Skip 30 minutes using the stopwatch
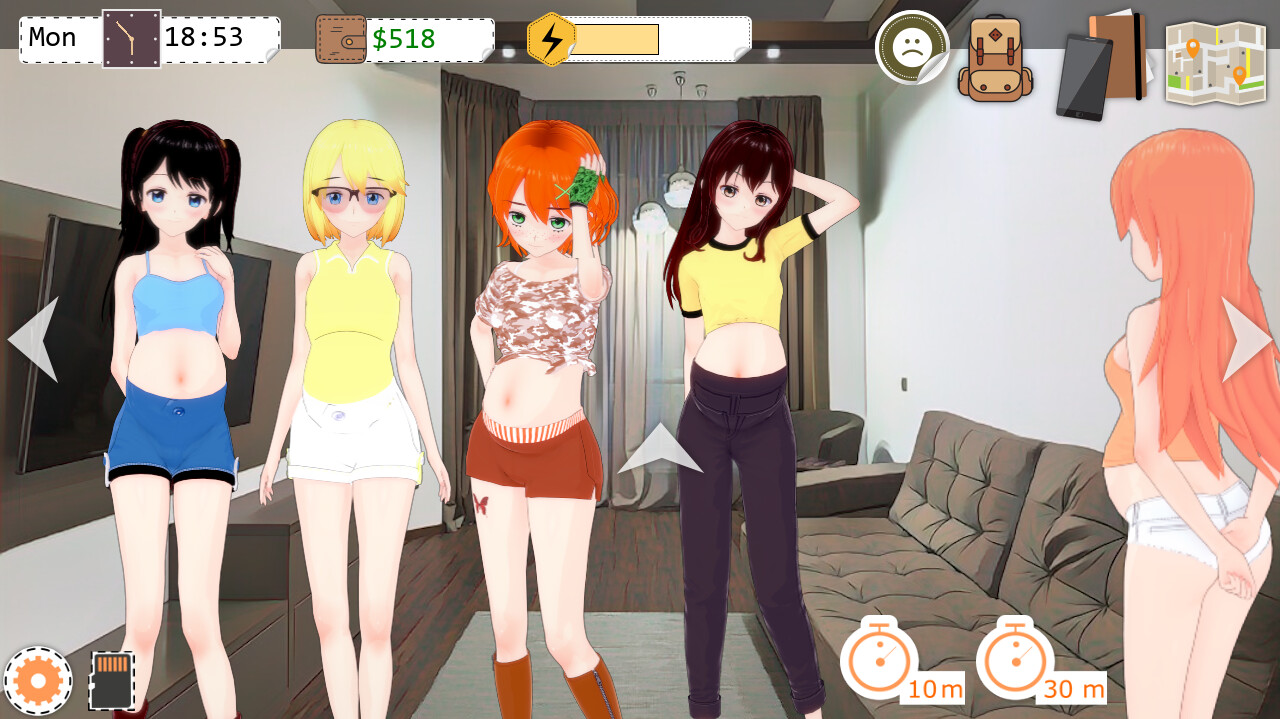The image size is (1280, 719). [x=1015, y=658]
